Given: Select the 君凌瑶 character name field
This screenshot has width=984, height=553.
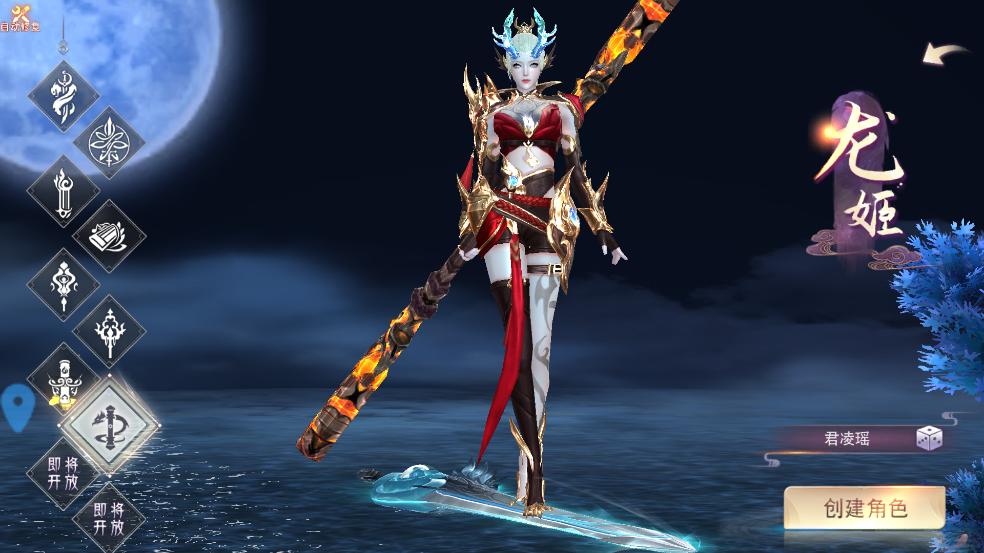Looking at the screenshot, I should click(x=846, y=438).
